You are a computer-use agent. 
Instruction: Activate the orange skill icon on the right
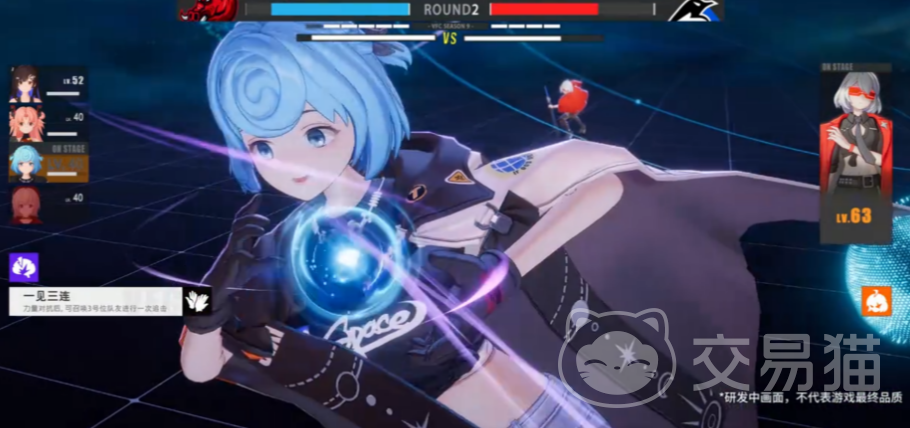coord(876,301)
